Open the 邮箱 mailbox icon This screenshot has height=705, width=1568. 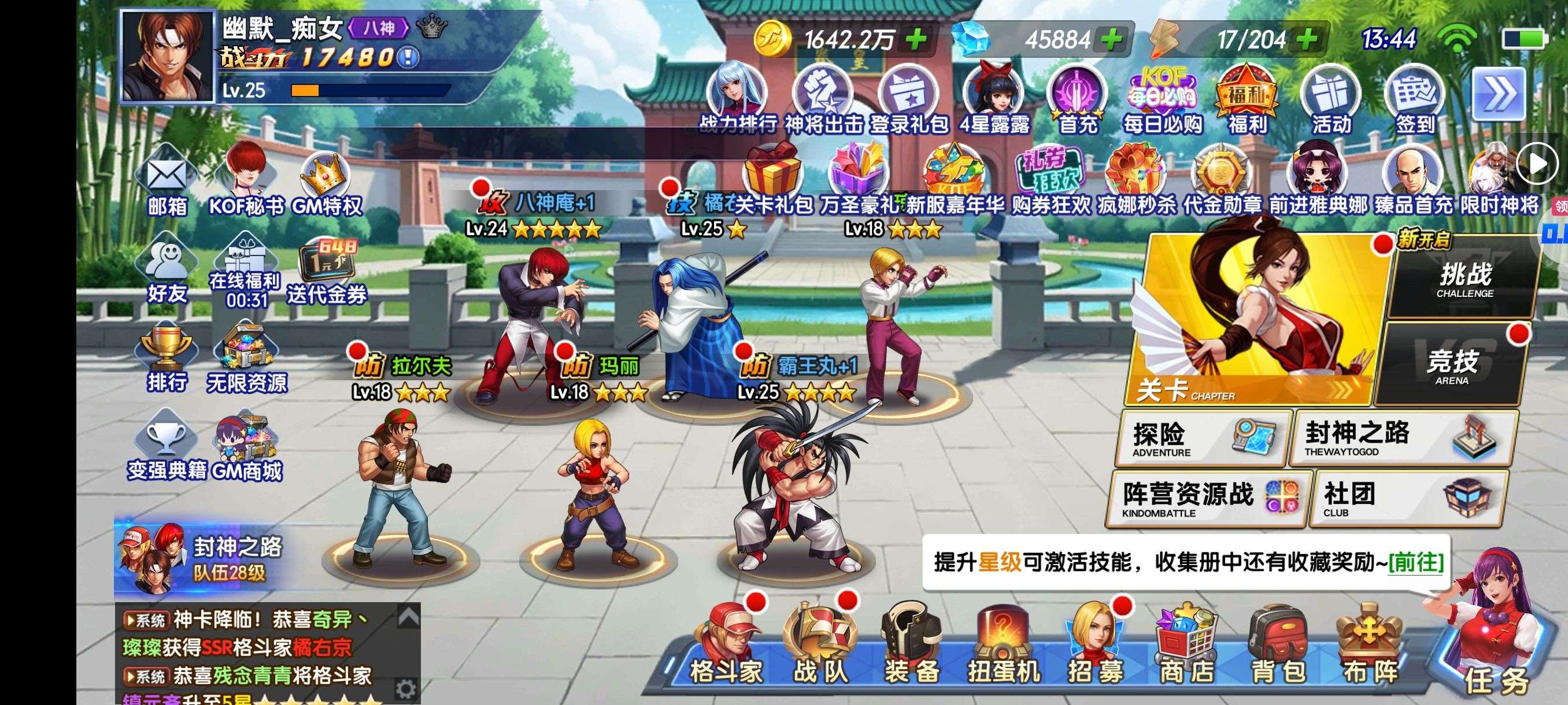coord(167,183)
